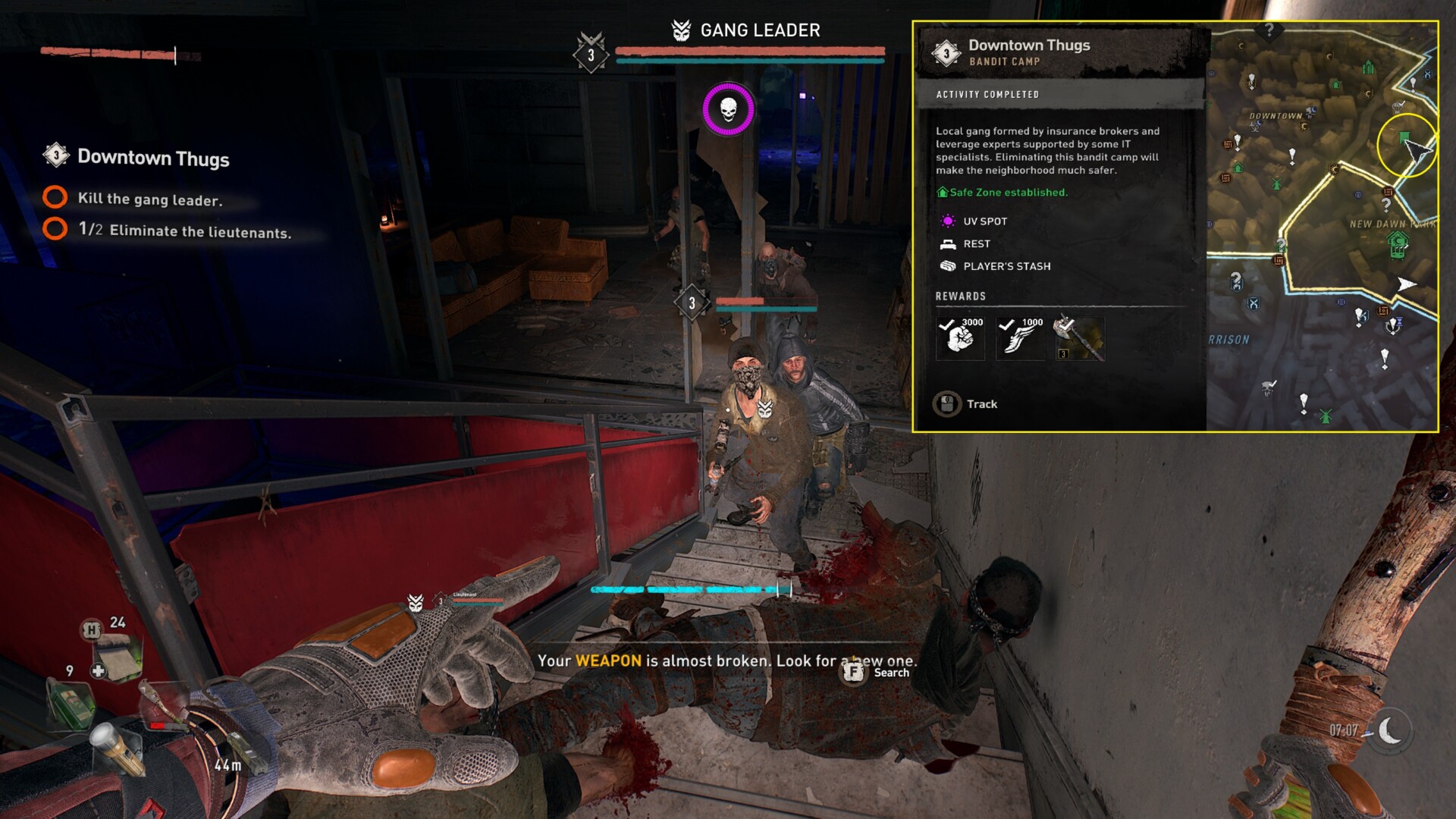Screen dimensions: 1456x819
Task: Click the moon night-time indicator icon
Action: tap(1390, 731)
